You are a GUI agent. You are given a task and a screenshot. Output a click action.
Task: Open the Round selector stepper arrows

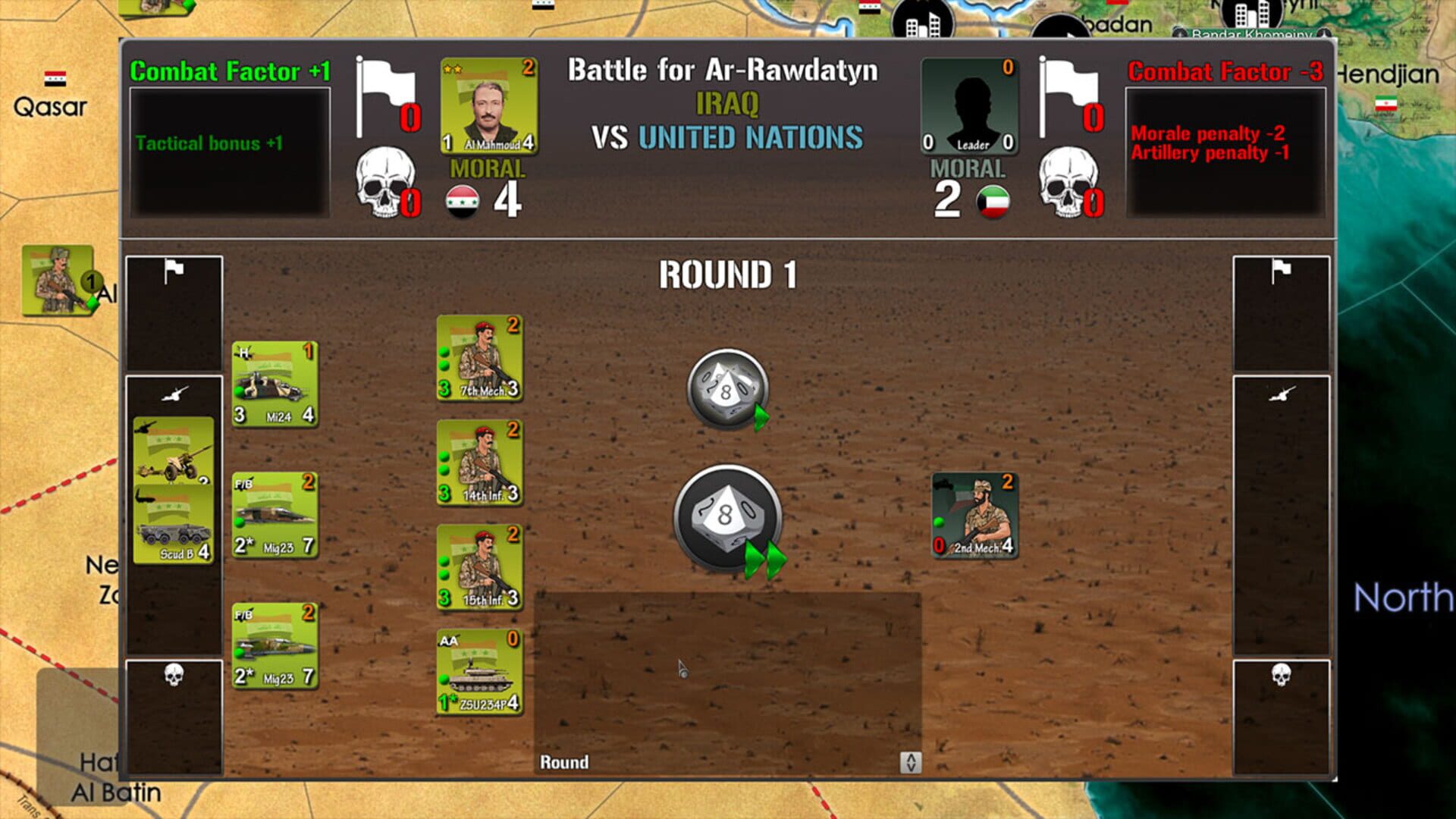911,763
